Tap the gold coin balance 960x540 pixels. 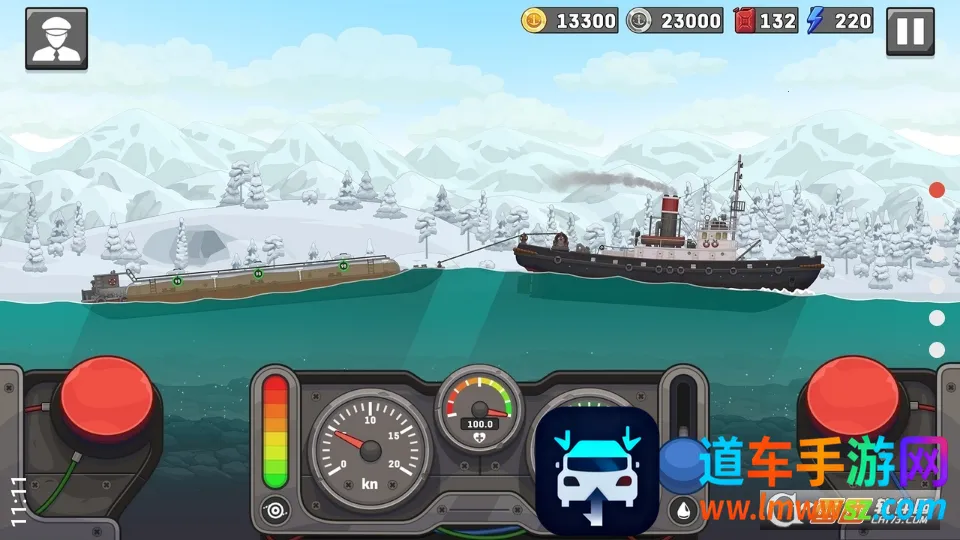[569, 20]
